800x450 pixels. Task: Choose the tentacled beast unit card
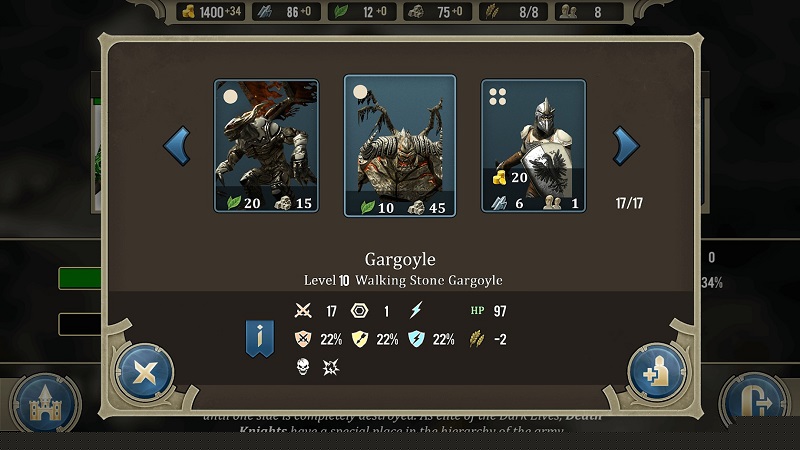click(400, 146)
